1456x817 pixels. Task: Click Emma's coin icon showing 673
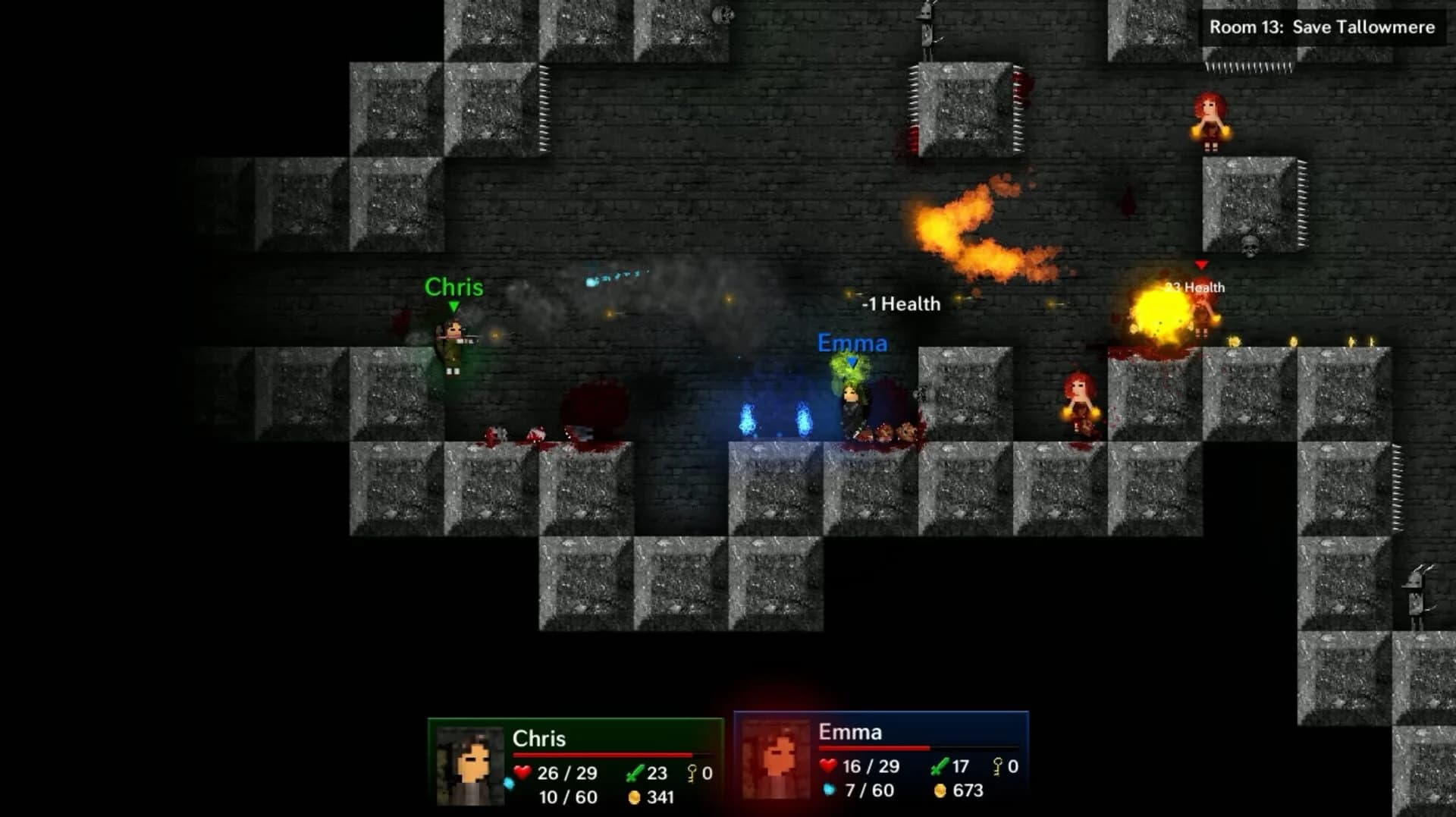(940, 792)
